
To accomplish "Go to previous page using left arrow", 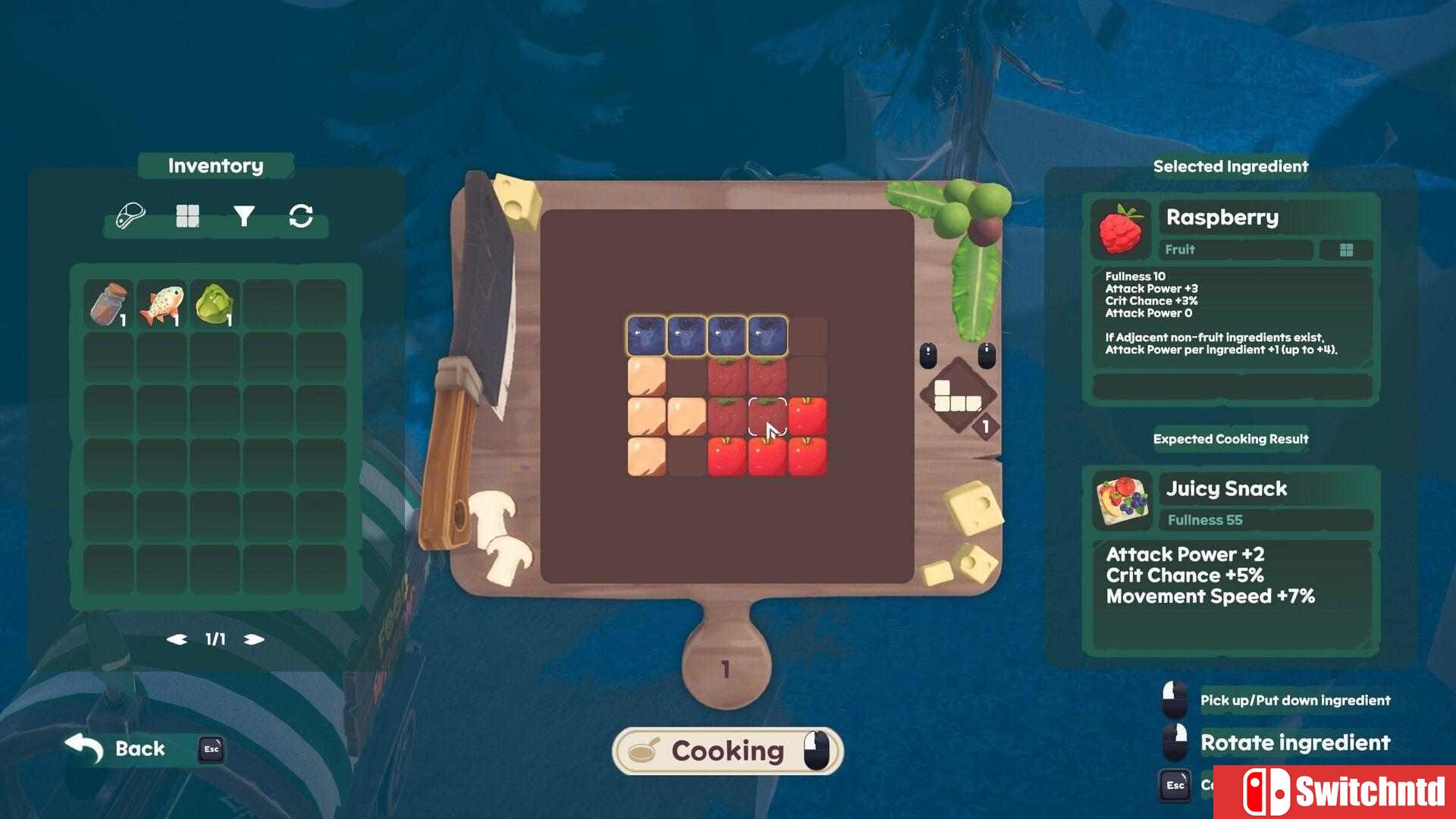I will pos(177,639).
